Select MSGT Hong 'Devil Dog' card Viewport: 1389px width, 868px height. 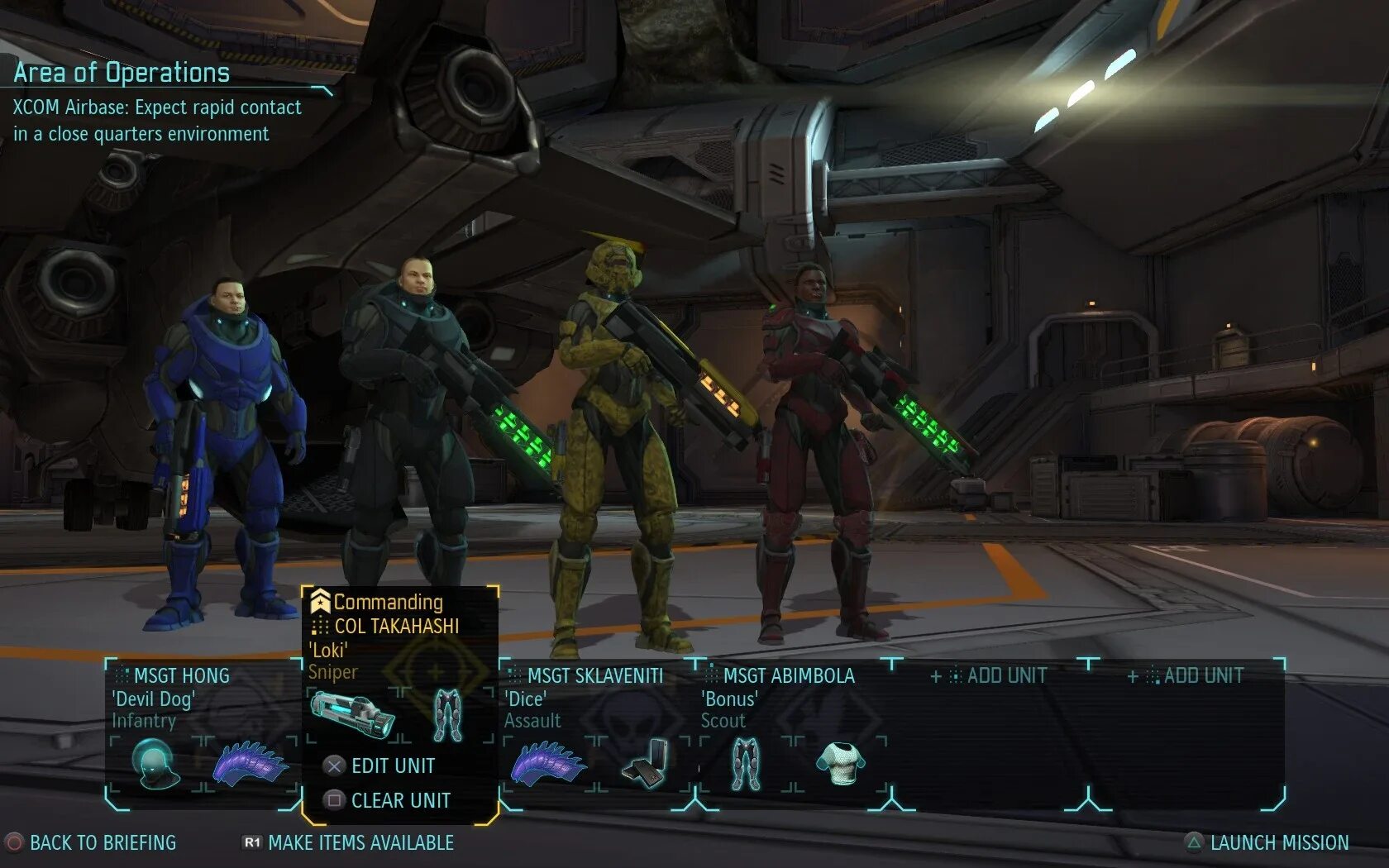pos(182,698)
